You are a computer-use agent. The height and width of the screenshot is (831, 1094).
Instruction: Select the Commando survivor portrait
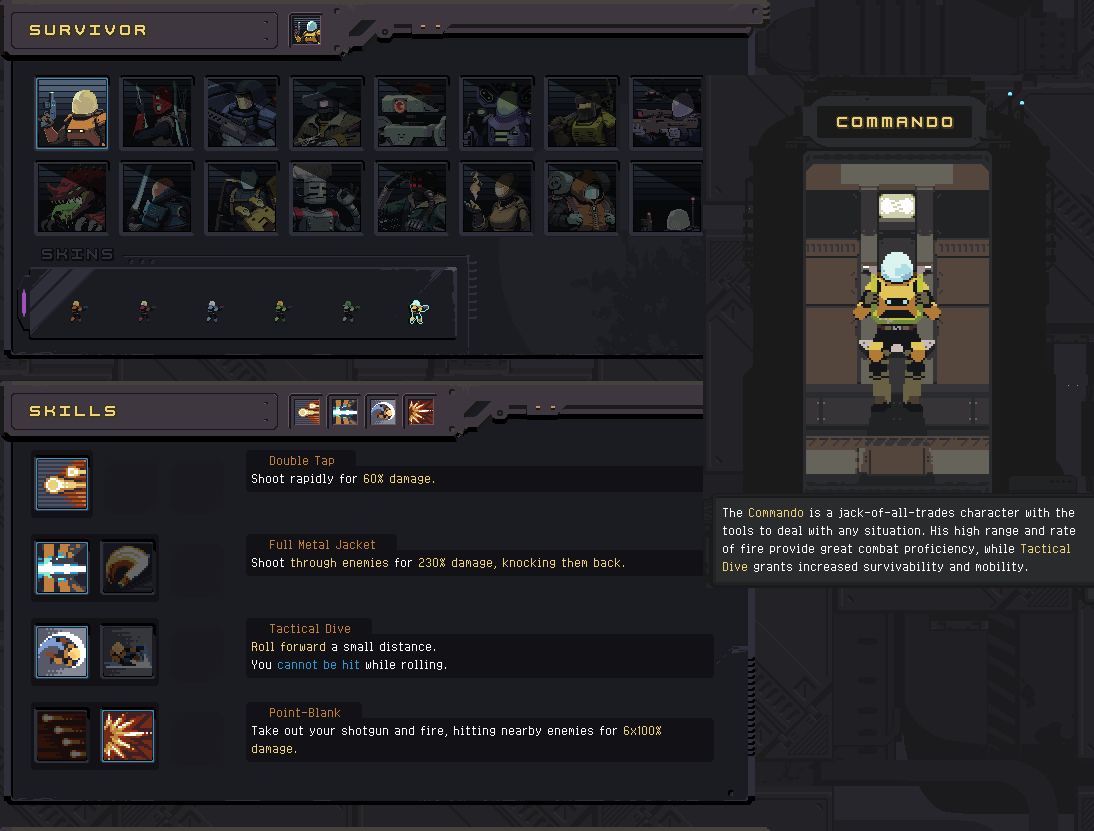click(72, 113)
